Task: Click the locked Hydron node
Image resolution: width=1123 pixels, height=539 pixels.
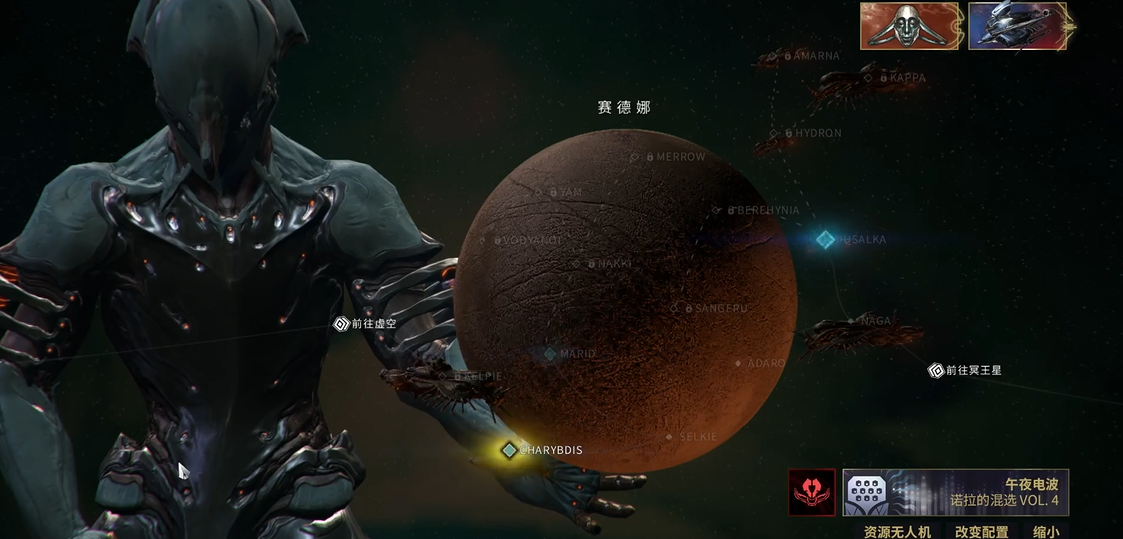Action: click(x=774, y=133)
